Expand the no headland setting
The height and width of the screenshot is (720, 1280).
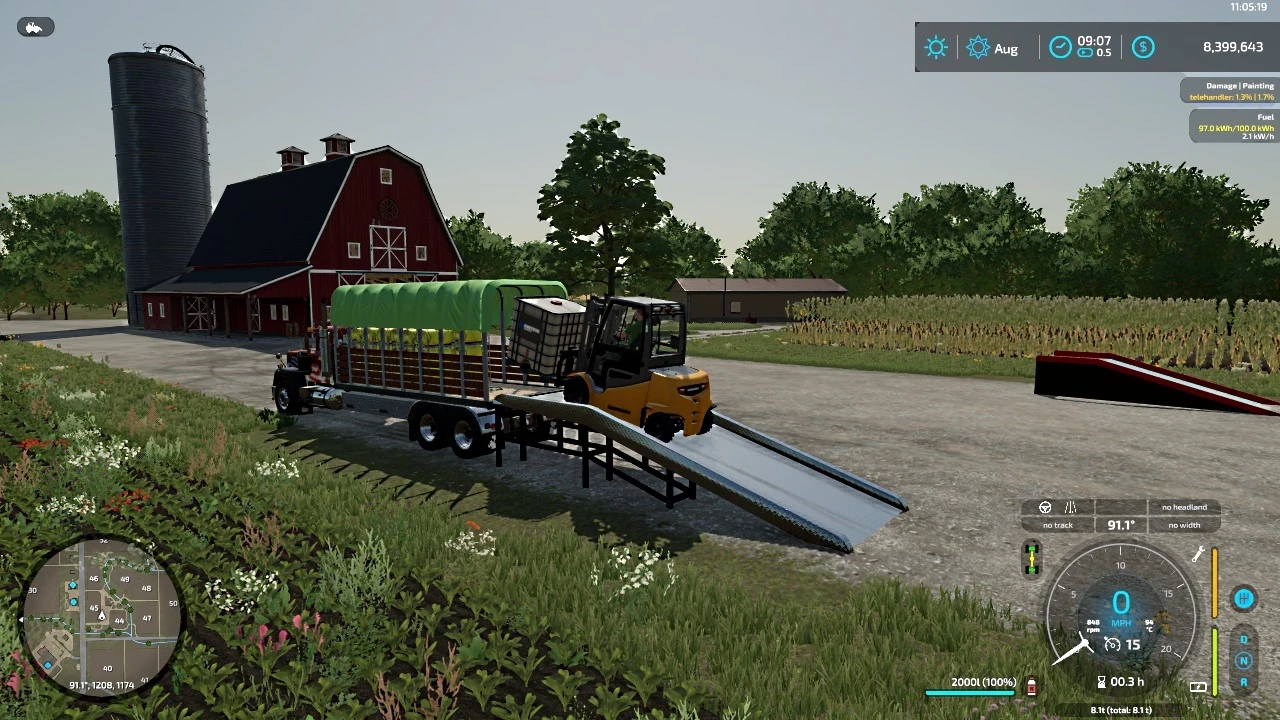(1185, 507)
